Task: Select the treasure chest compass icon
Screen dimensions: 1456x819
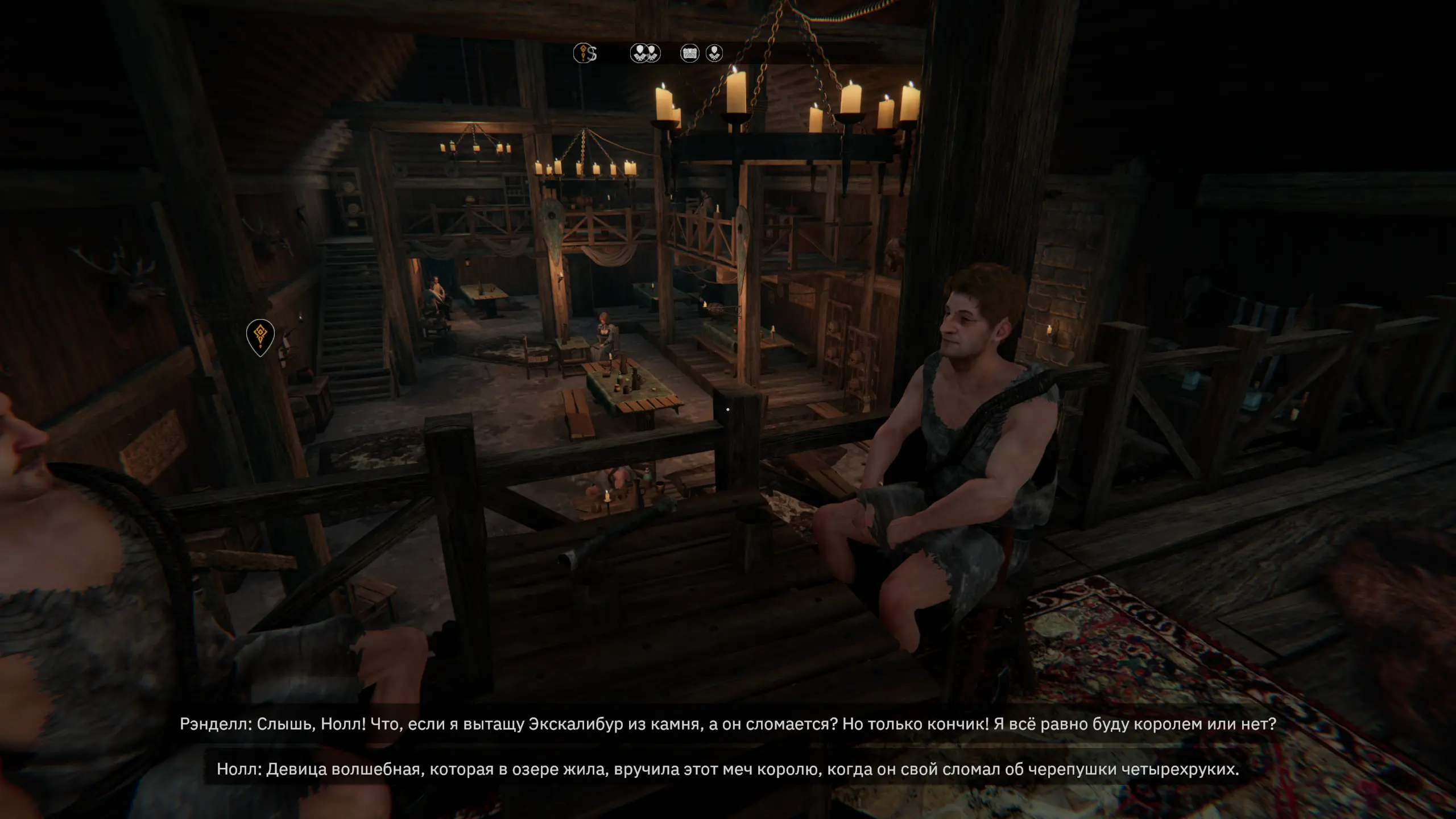Action: point(689,53)
